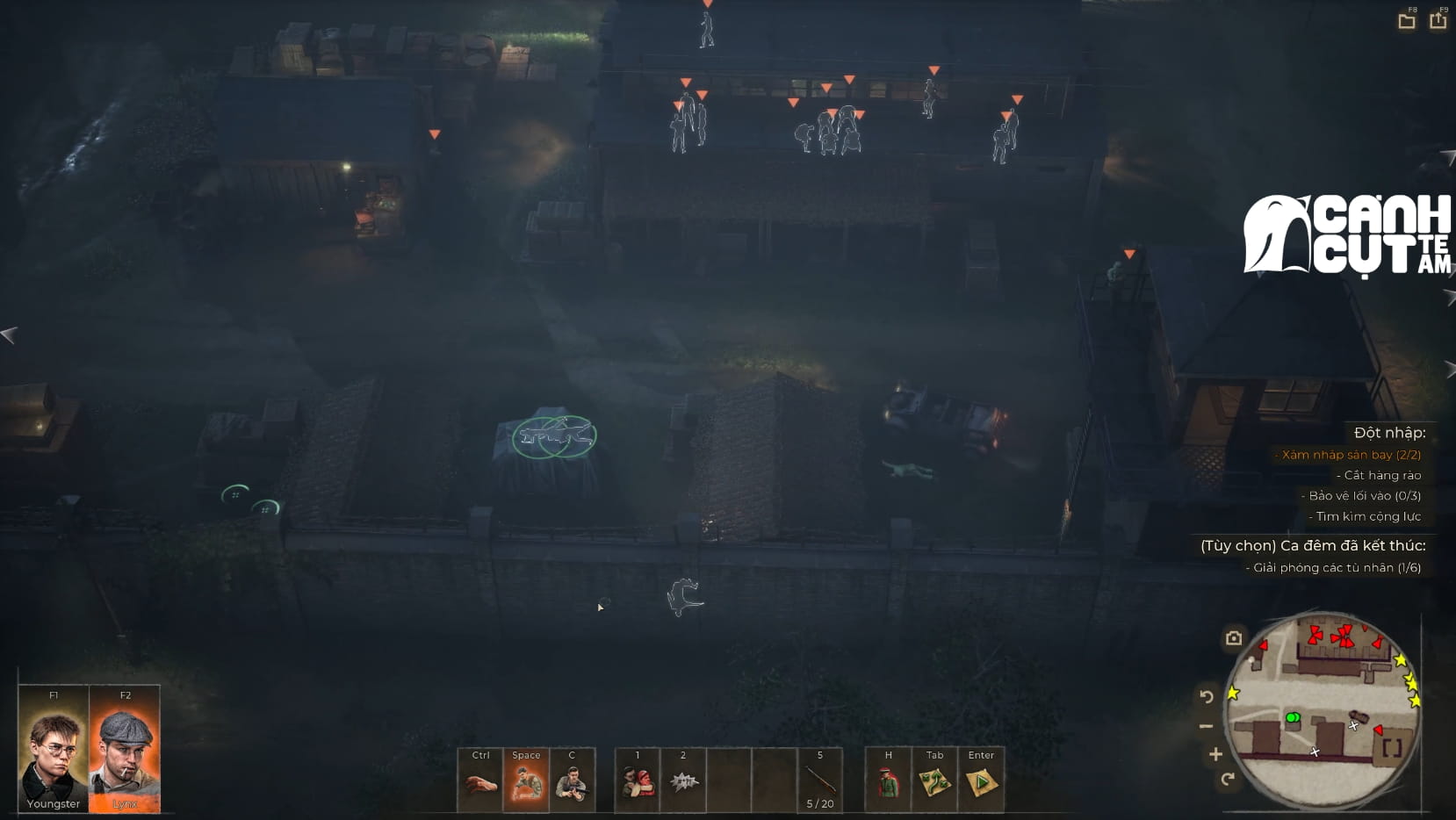Image resolution: width=1456 pixels, height=820 pixels.
Task: Activate the reaching hand interact action
Action: (x=480, y=780)
